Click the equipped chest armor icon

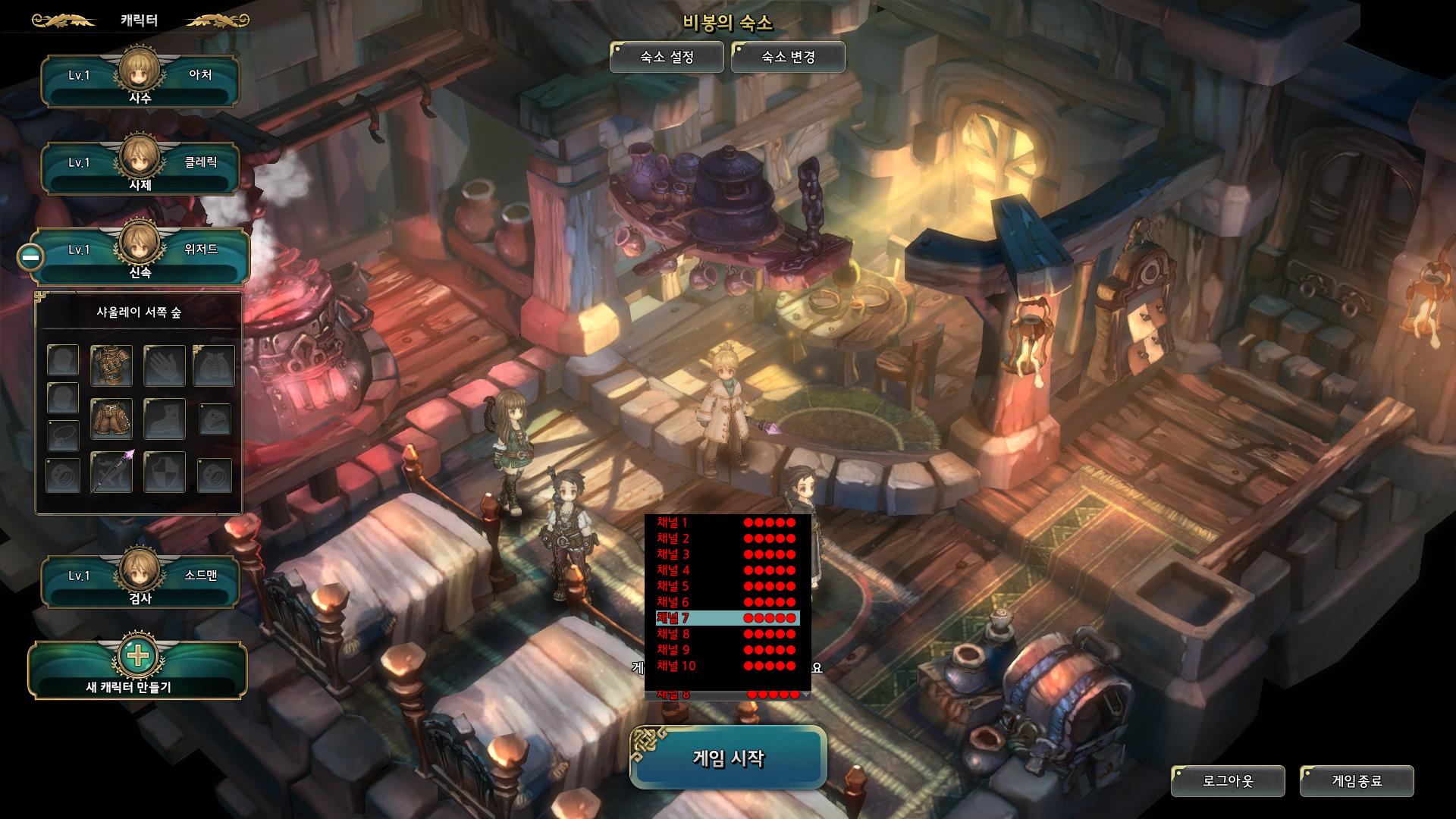click(111, 365)
